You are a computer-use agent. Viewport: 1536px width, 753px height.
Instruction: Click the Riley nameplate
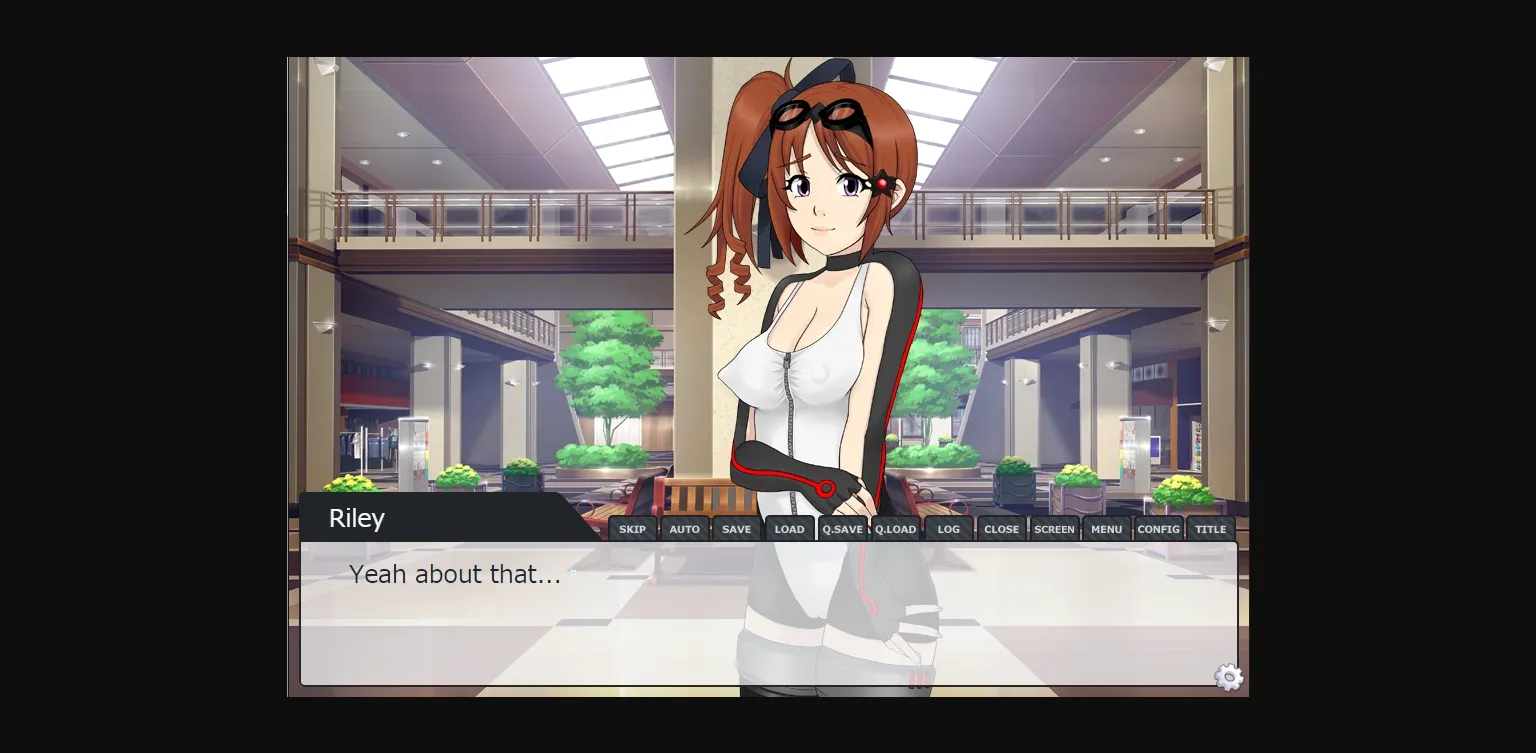tap(357, 517)
